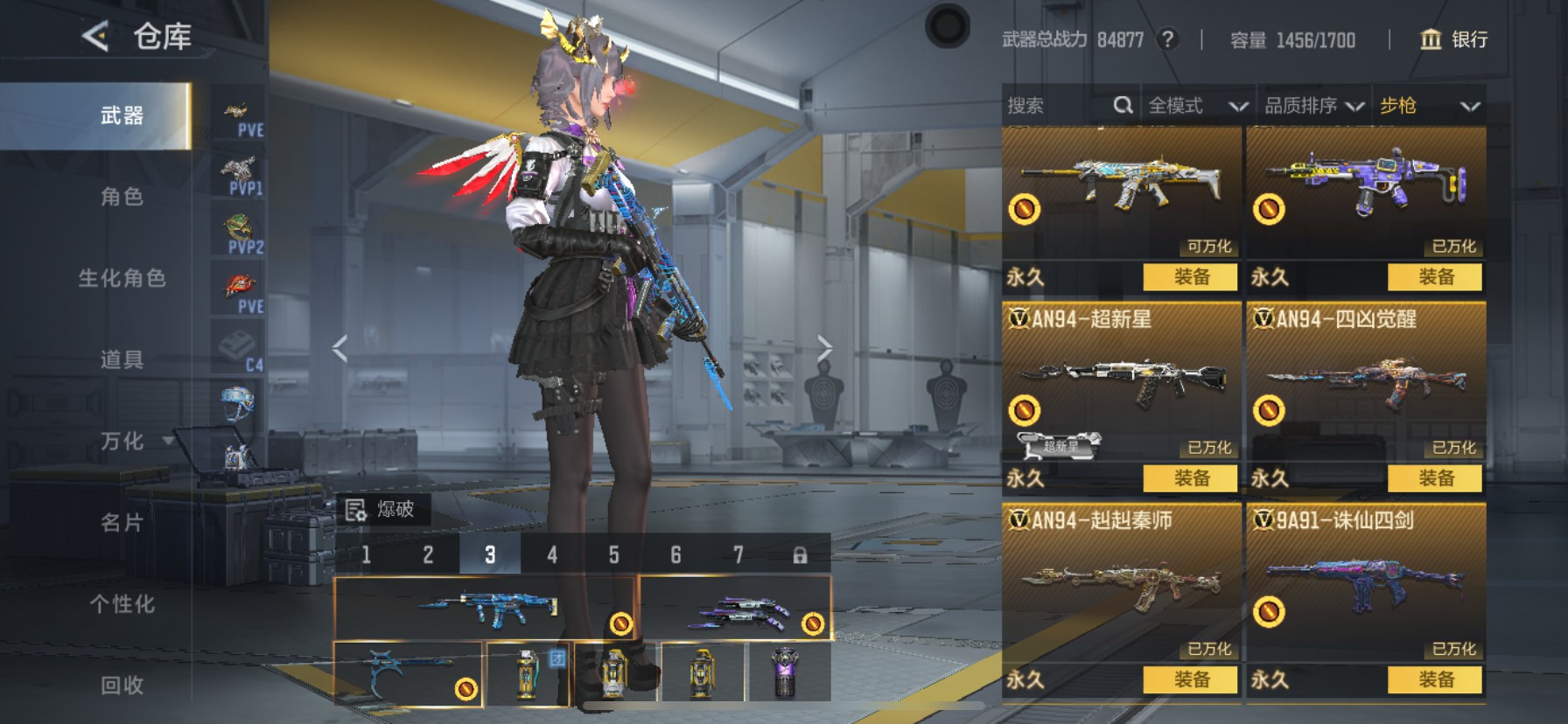The height and width of the screenshot is (724, 1568).
Task: Equip the AN94-超新星 rifle
Action: (1190, 478)
